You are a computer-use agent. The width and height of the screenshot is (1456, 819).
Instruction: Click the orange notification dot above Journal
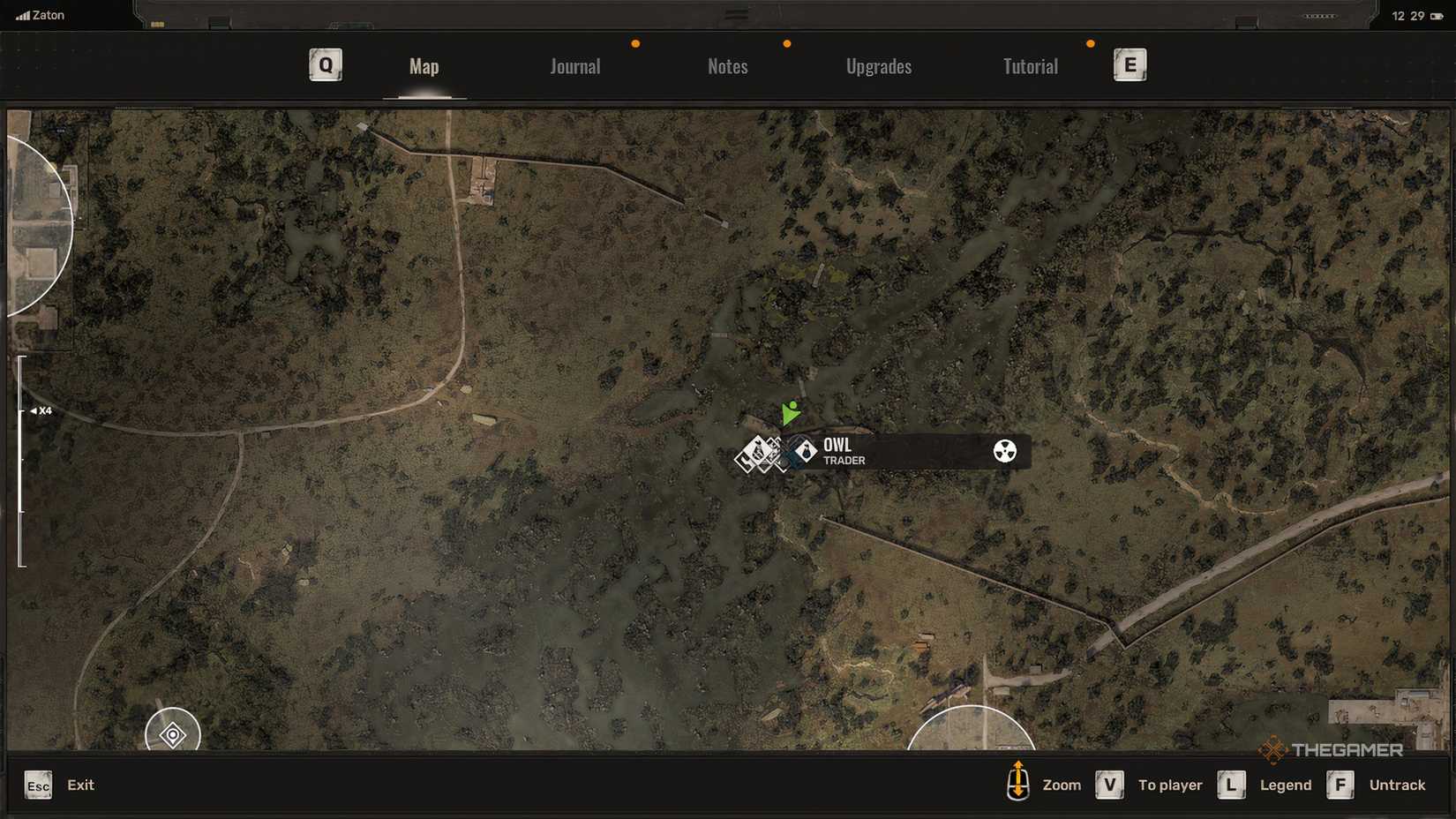(x=634, y=41)
